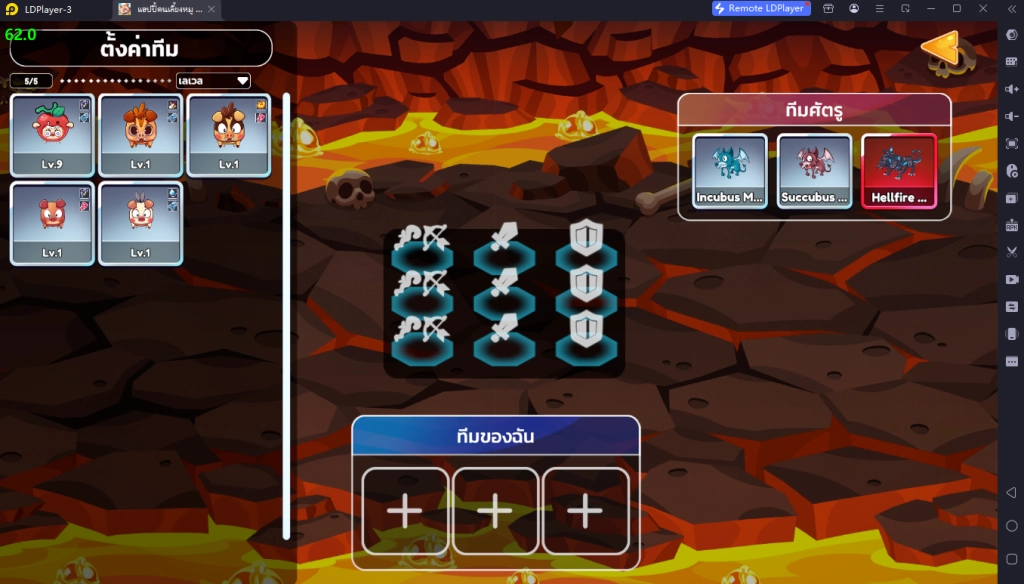The image size is (1024, 584).
Task: Select the Lv.9 apple pig card
Action: 52,135
